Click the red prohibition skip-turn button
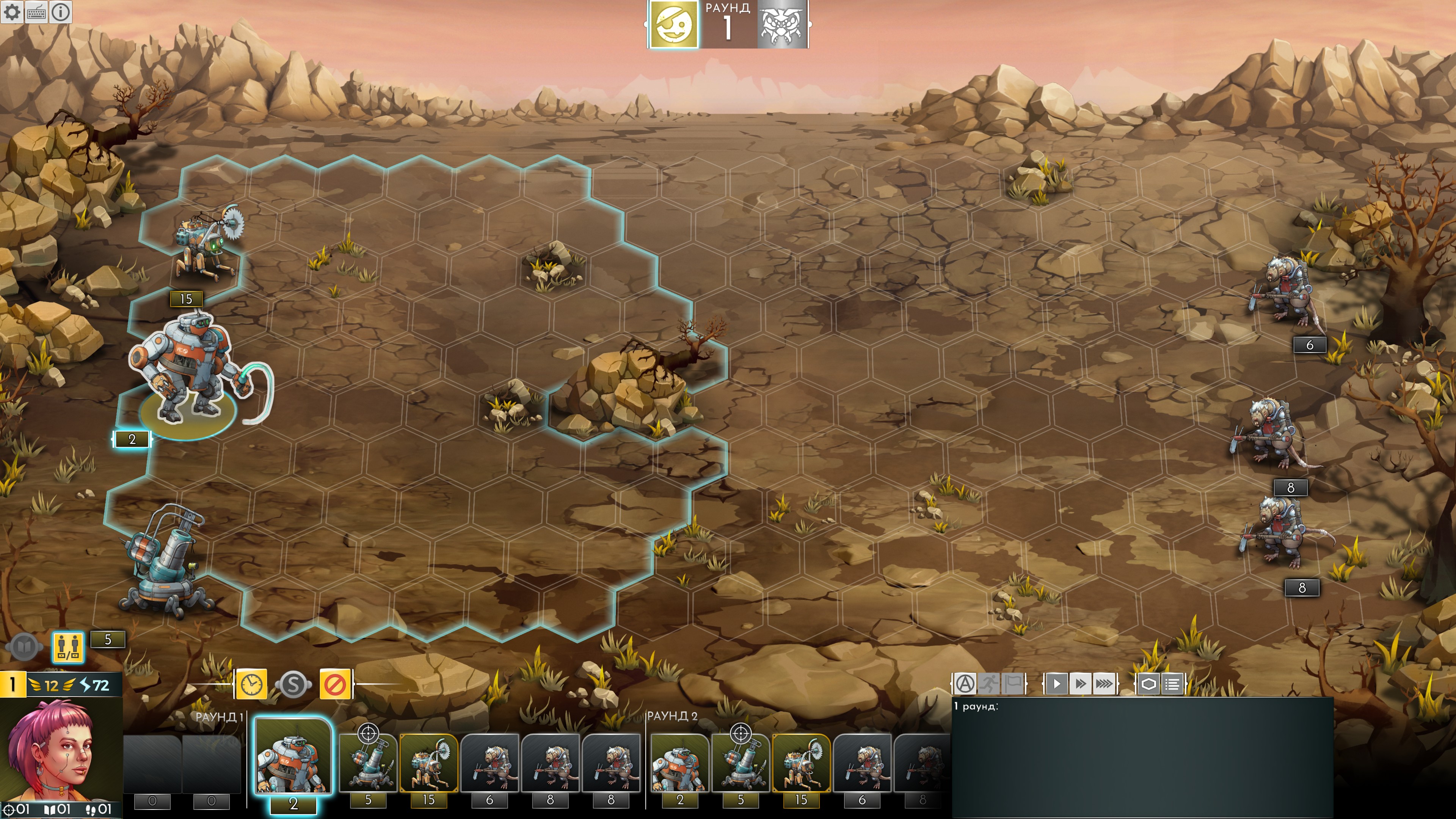 point(335,685)
